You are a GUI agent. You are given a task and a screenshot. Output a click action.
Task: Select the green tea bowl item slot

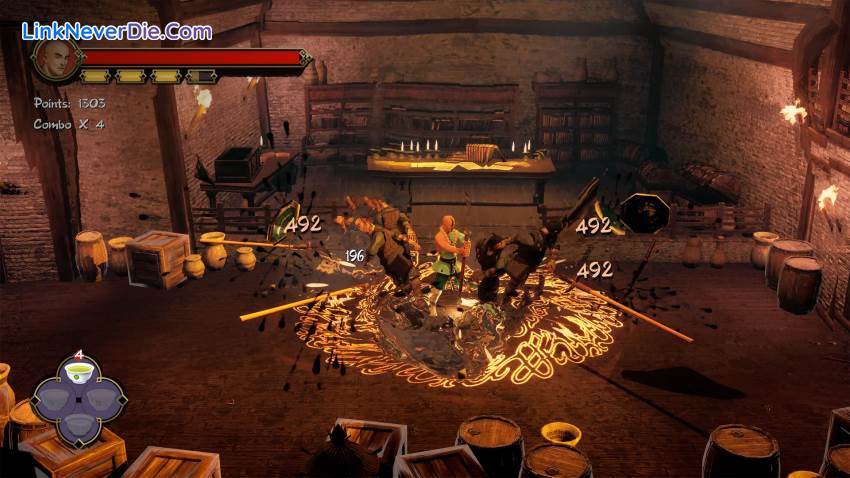tap(79, 374)
